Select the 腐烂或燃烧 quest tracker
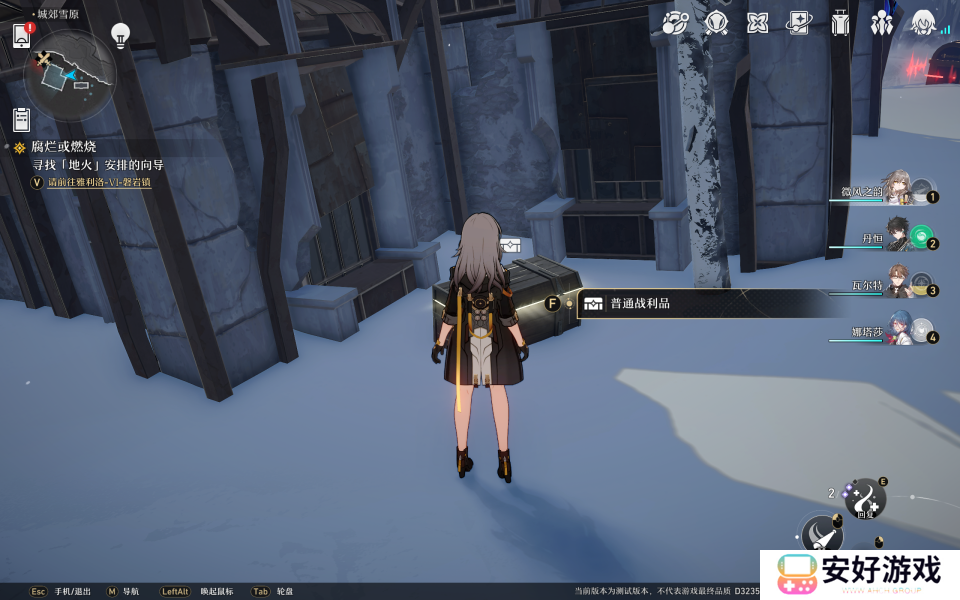 pyautogui.click(x=63, y=147)
